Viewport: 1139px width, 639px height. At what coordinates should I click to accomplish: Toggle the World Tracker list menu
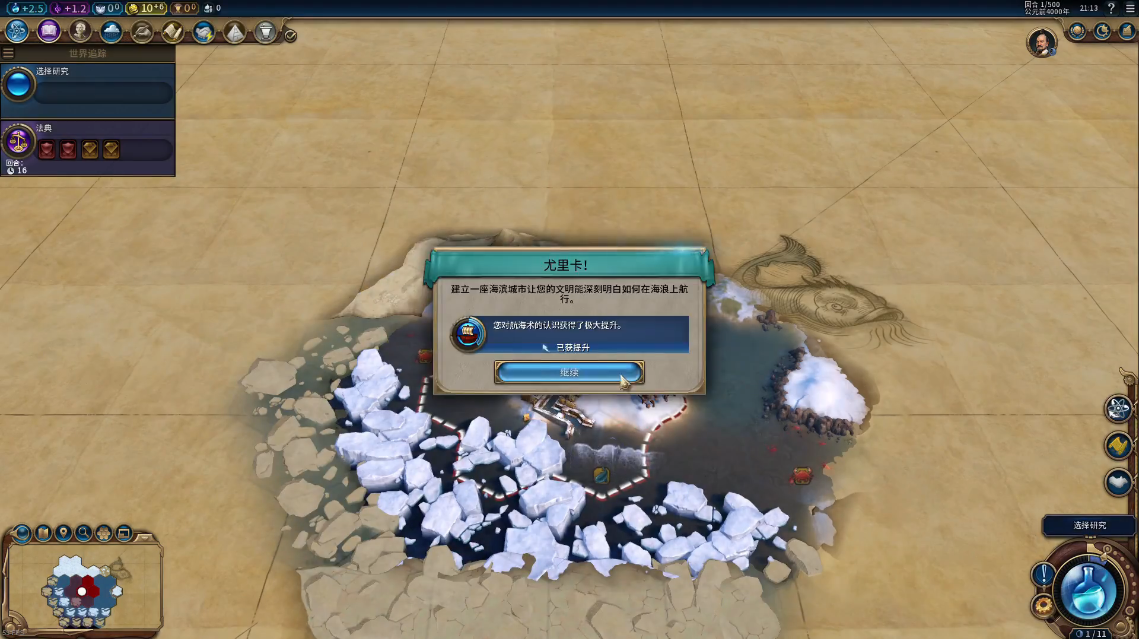pyautogui.click(x=9, y=53)
